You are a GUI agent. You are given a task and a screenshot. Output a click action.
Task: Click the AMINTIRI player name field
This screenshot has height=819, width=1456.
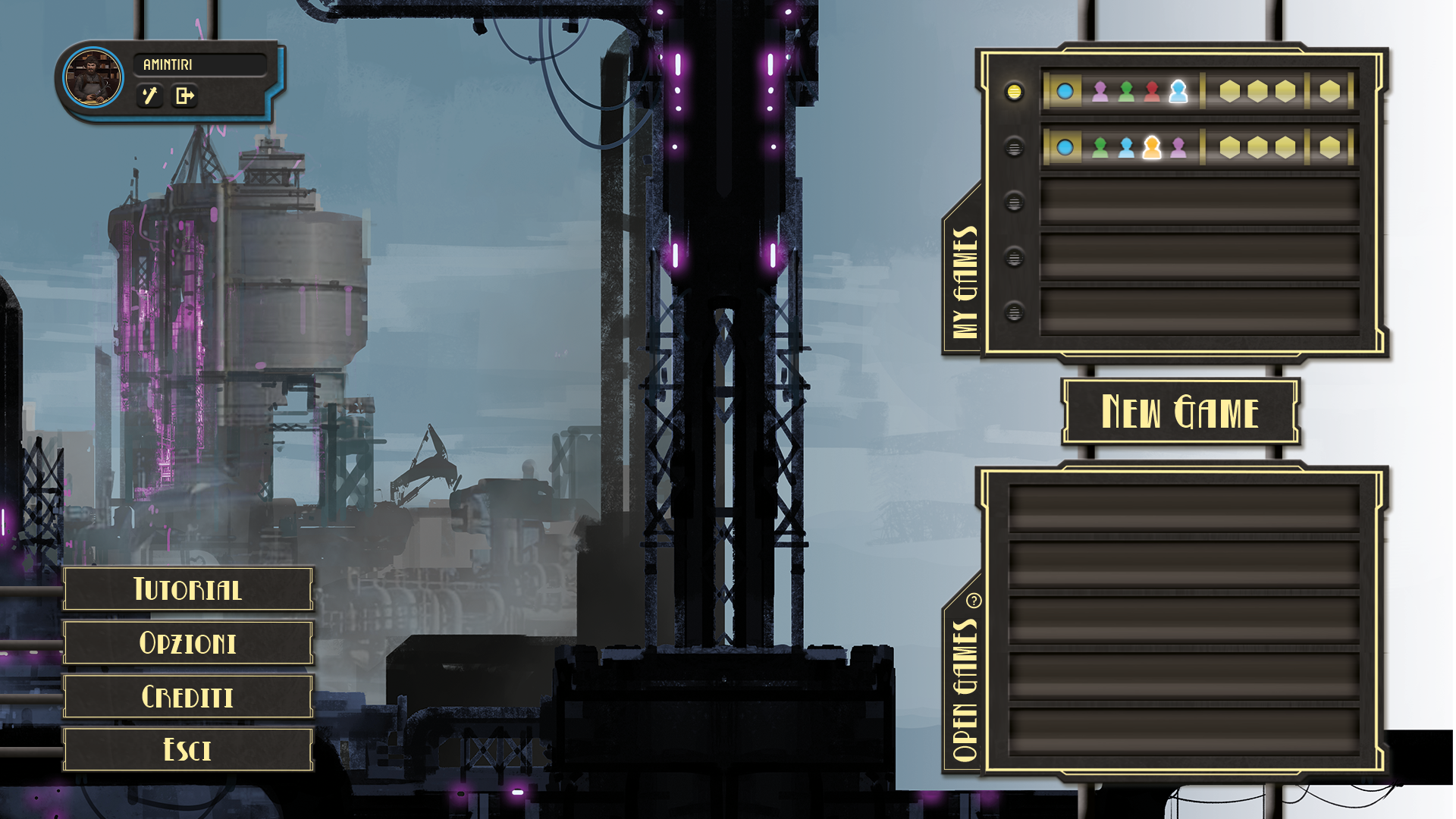coord(201,65)
